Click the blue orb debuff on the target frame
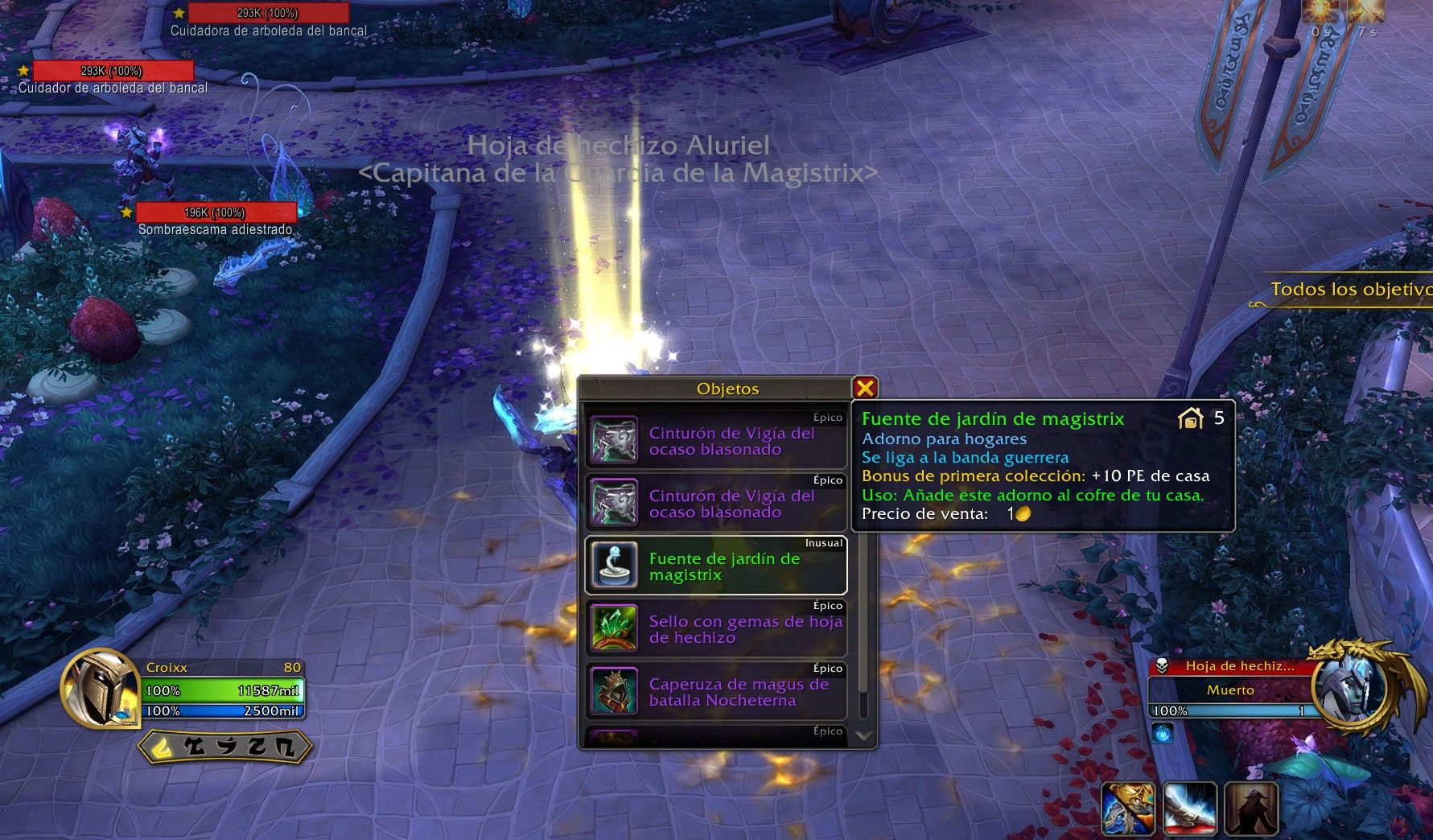1433x840 pixels. click(1162, 733)
